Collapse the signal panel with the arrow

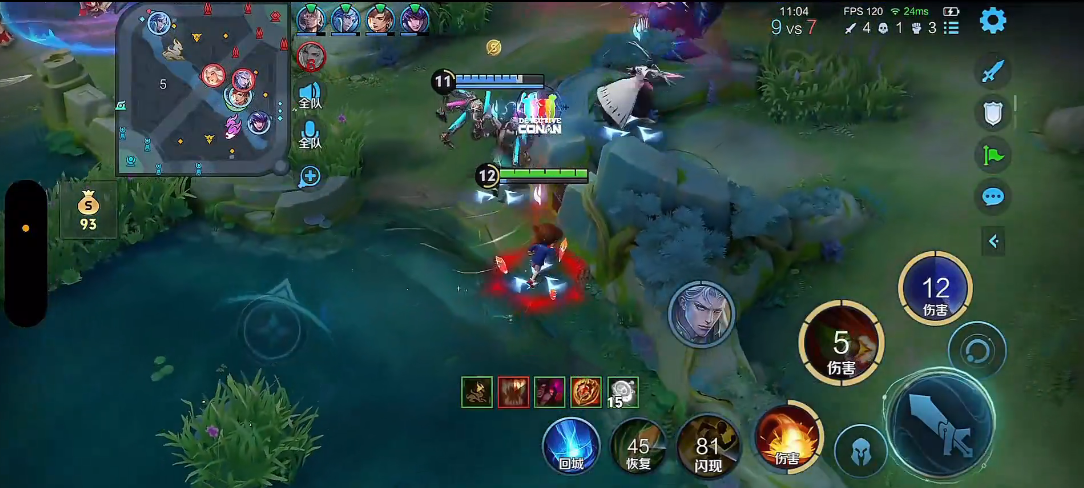tap(993, 241)
